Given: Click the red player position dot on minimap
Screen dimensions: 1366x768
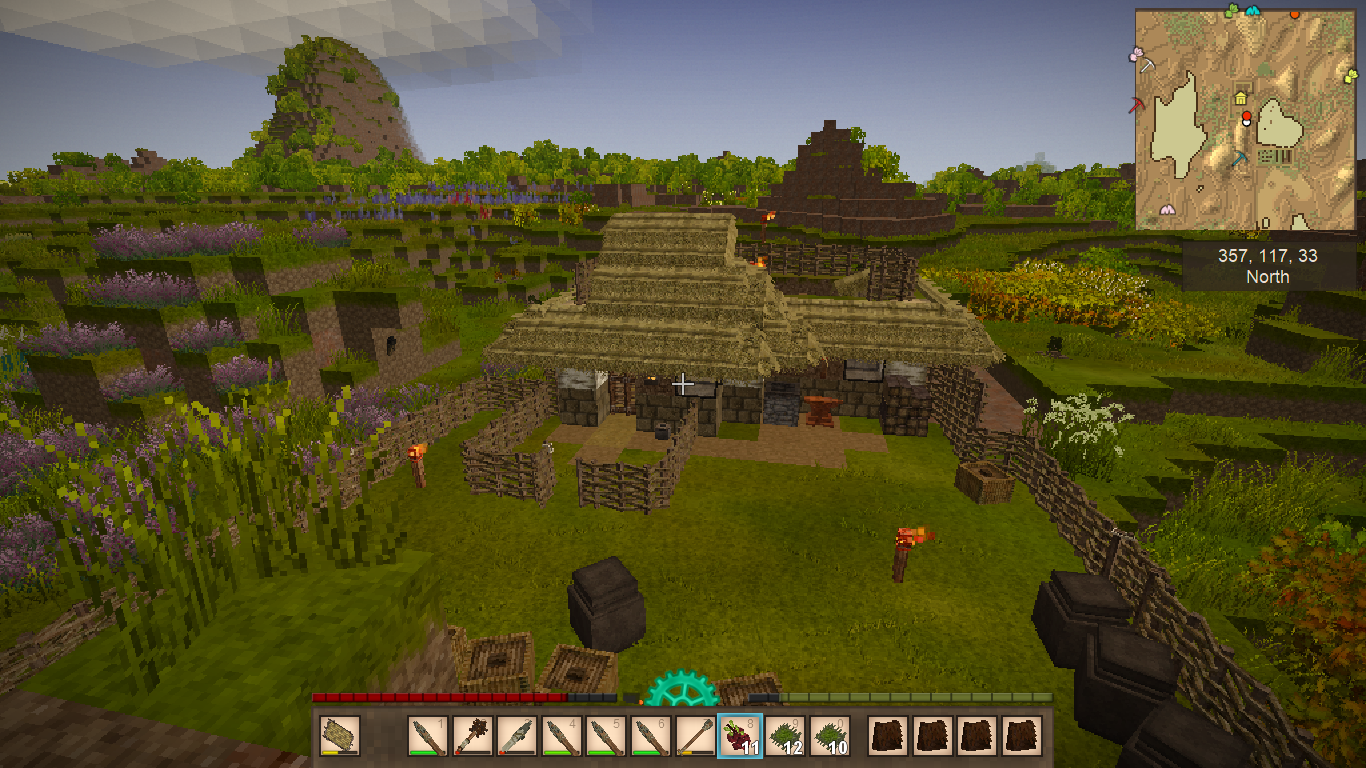Looking at the screenshot, I should [x=1246, y=117].
